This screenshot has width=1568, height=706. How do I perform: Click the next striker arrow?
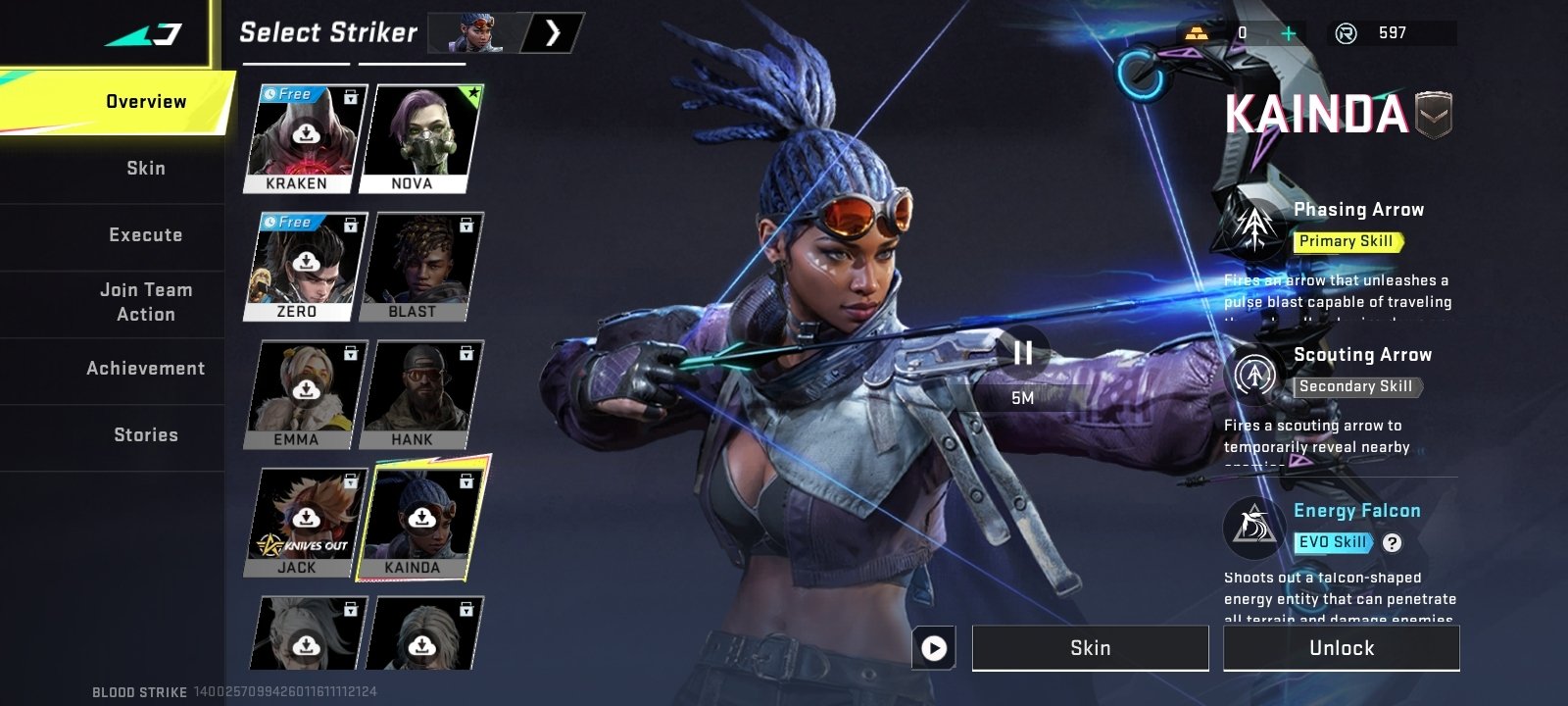(553, 33)
